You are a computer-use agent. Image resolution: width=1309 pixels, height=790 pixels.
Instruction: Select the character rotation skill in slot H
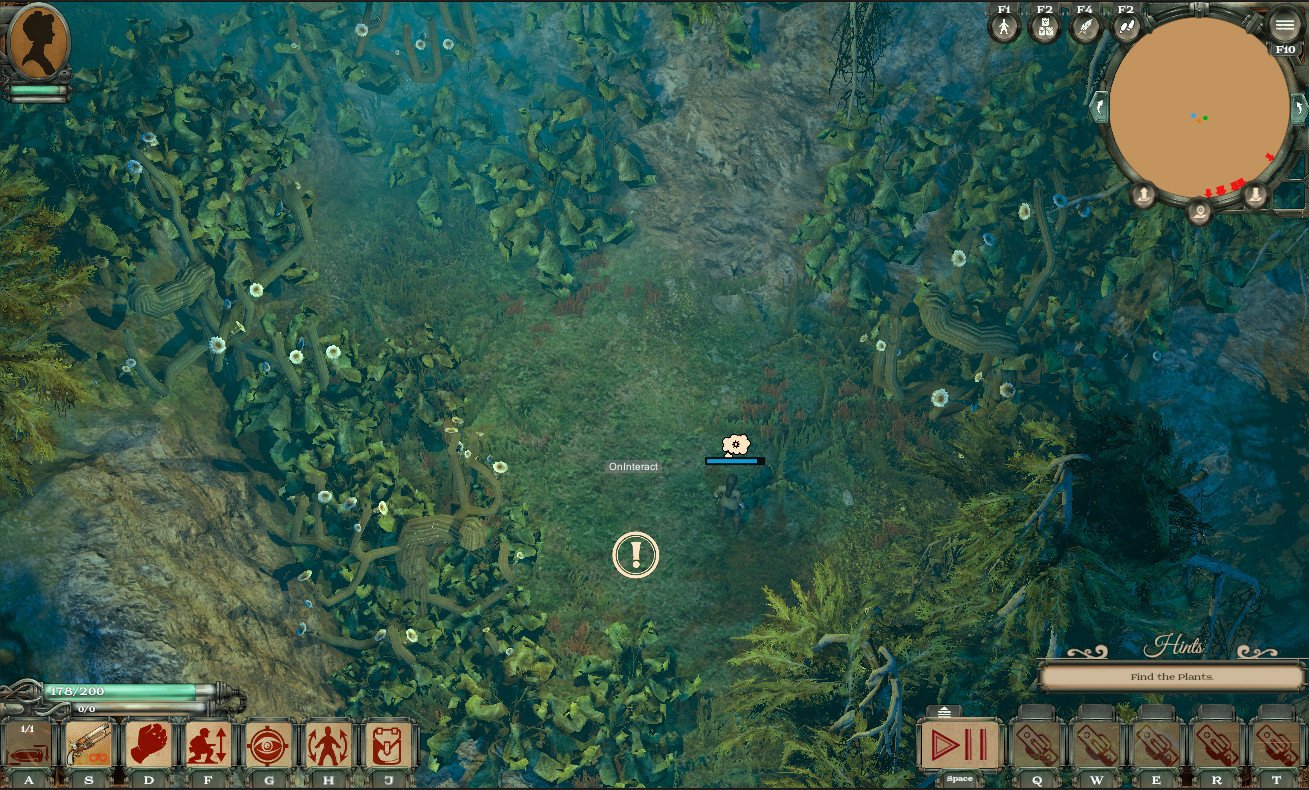[328, 744]
